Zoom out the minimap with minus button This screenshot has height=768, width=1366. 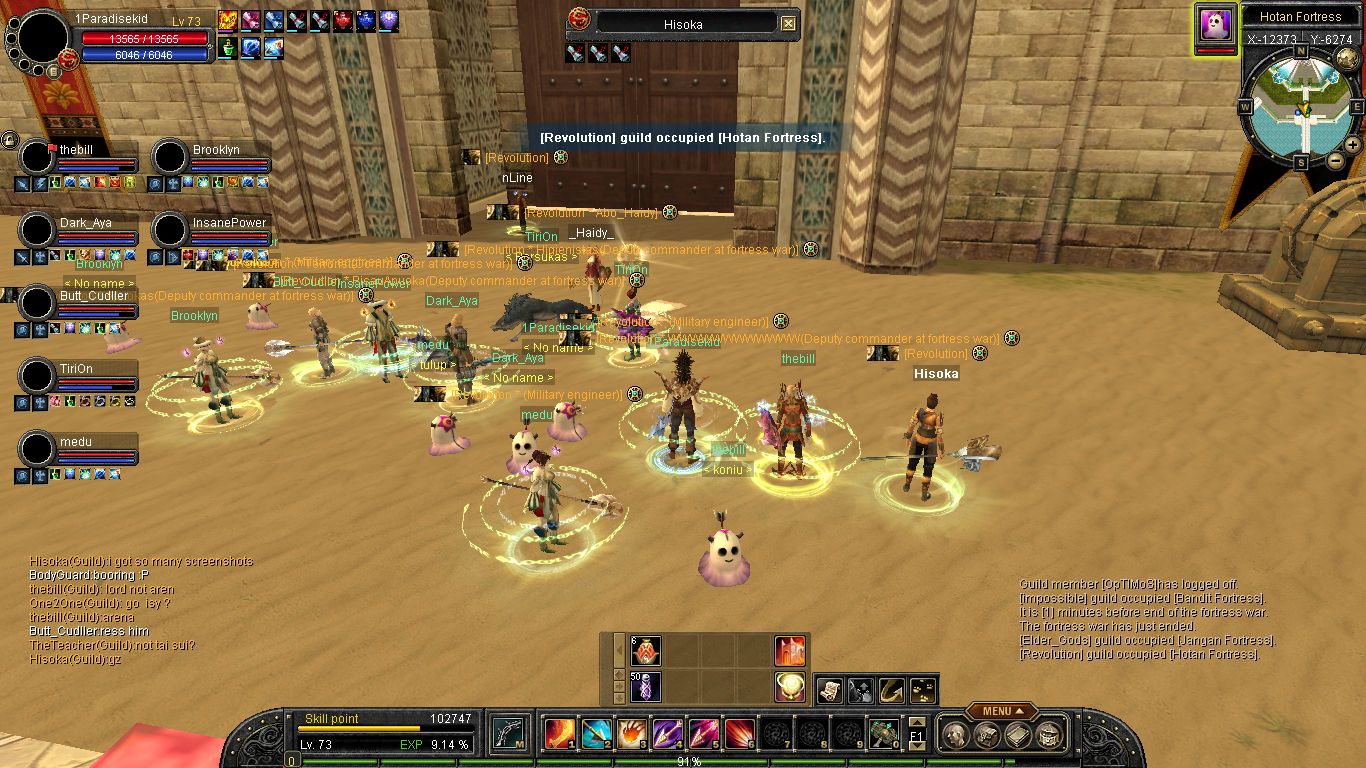pos(1335,160)
